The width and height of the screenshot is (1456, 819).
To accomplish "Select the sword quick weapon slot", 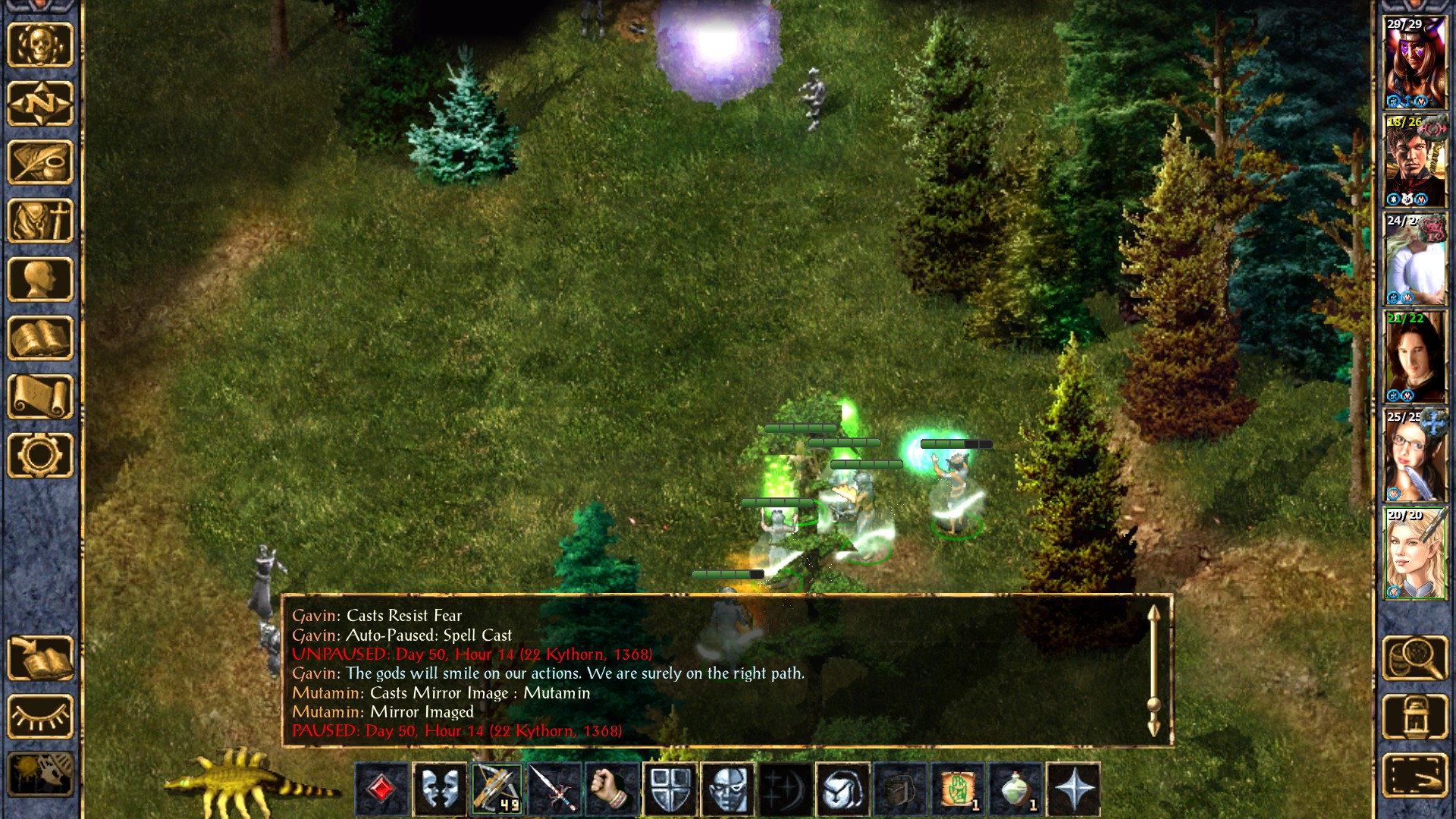I will point(554,789).
